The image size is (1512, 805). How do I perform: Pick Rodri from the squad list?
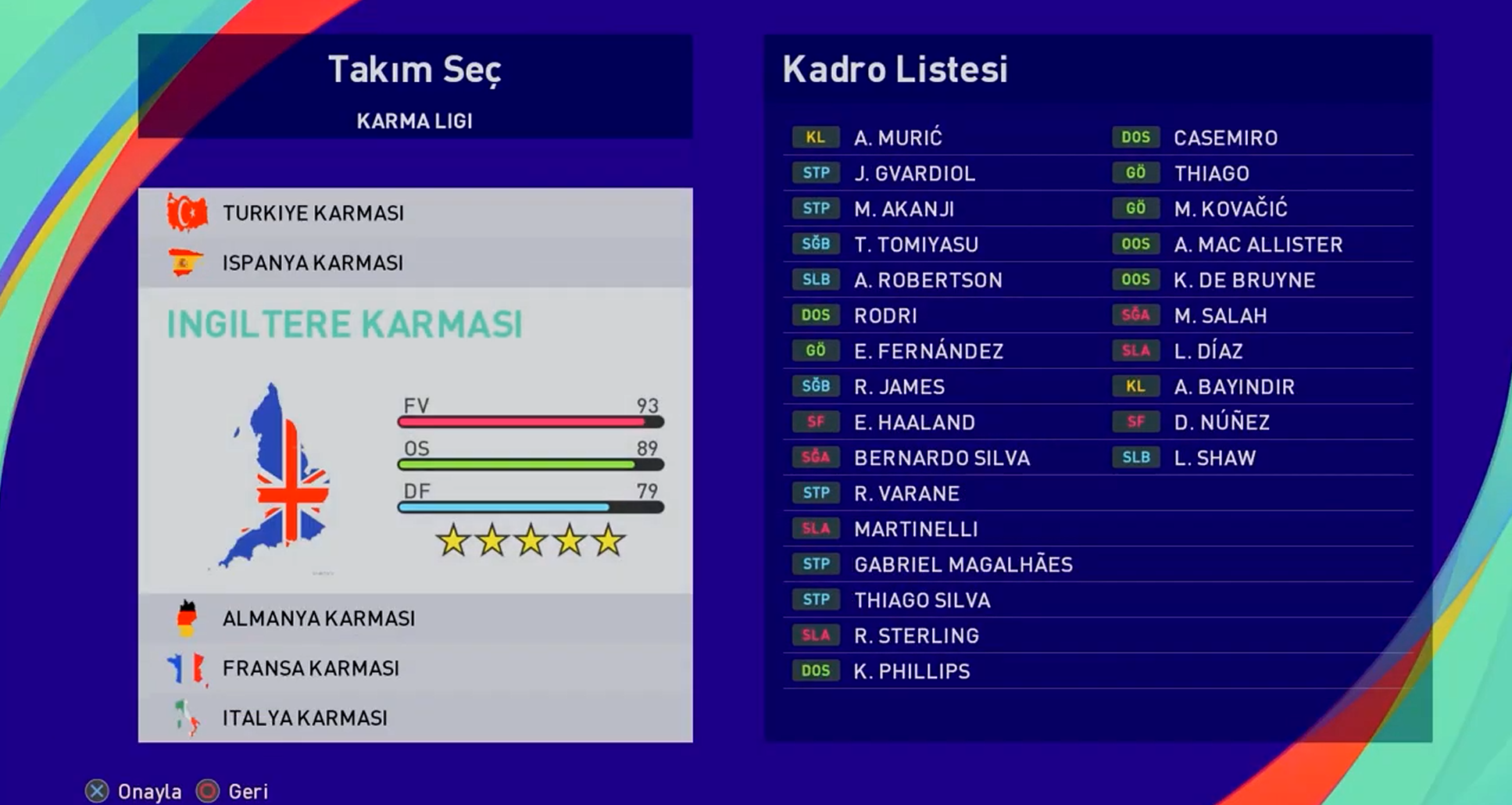885,316
